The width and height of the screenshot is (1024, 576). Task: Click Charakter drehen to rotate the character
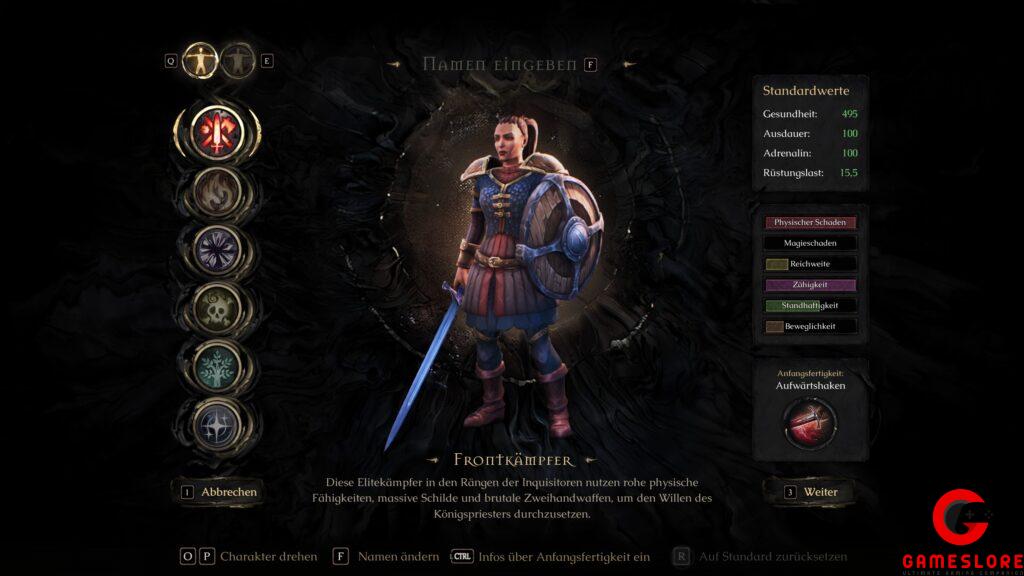click(268, 557)
